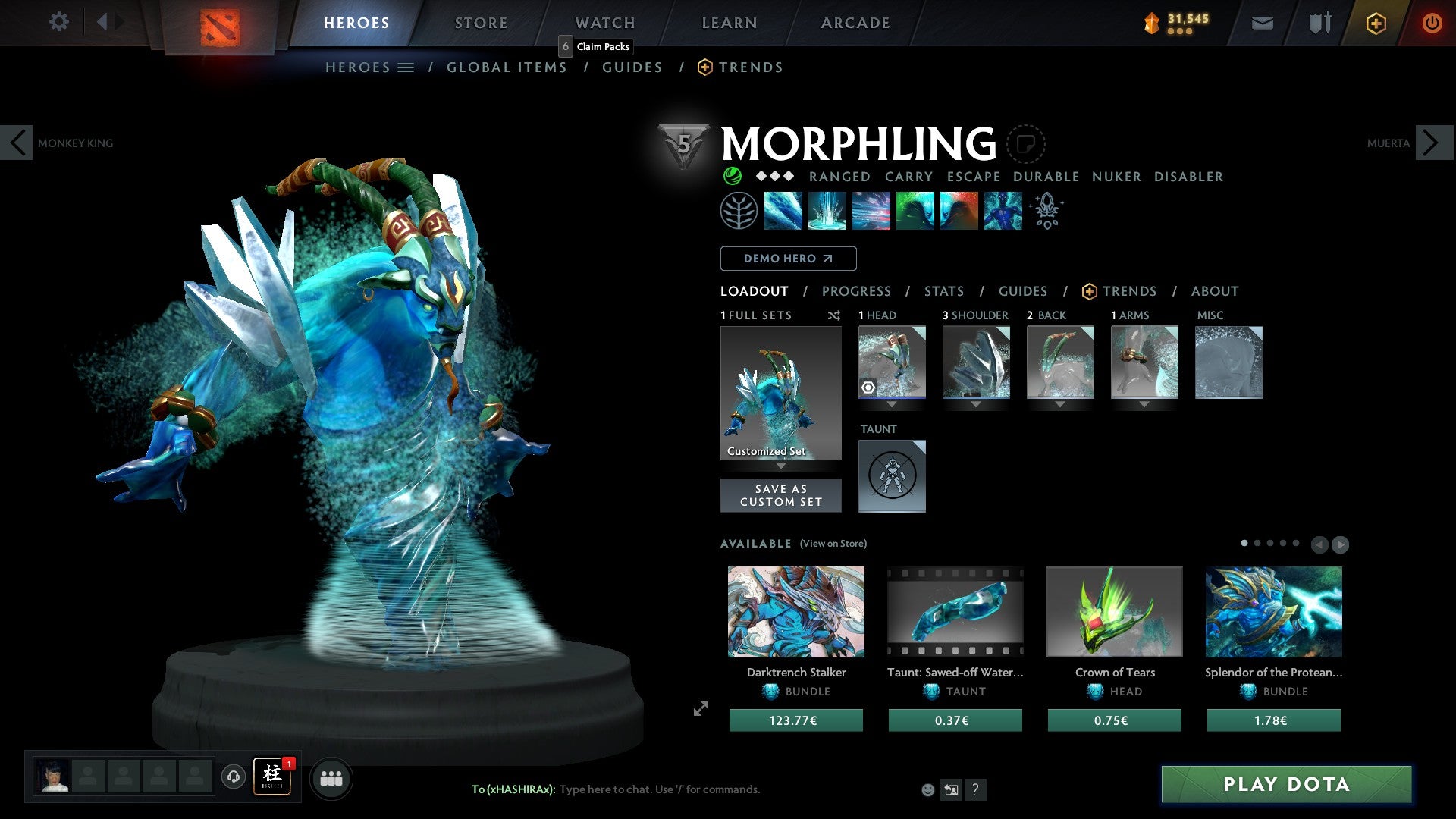Screen dimensions: 1456x819
Task: Switch to the Stats tab
Action: click(943, 291)
